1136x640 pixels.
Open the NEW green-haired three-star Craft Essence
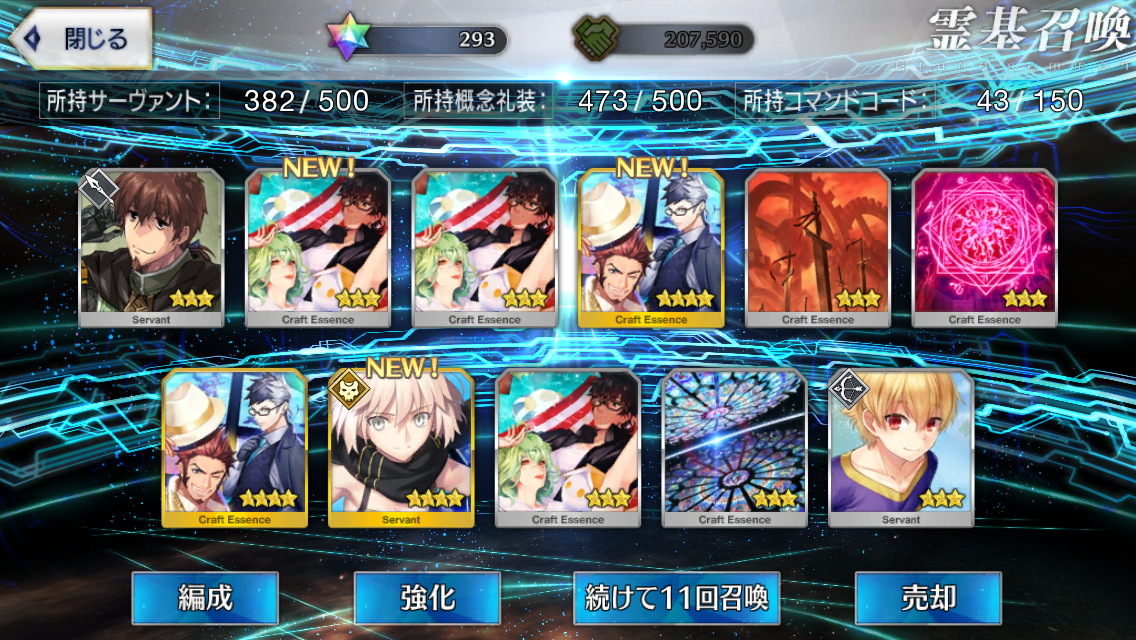[x=319, y=248]
